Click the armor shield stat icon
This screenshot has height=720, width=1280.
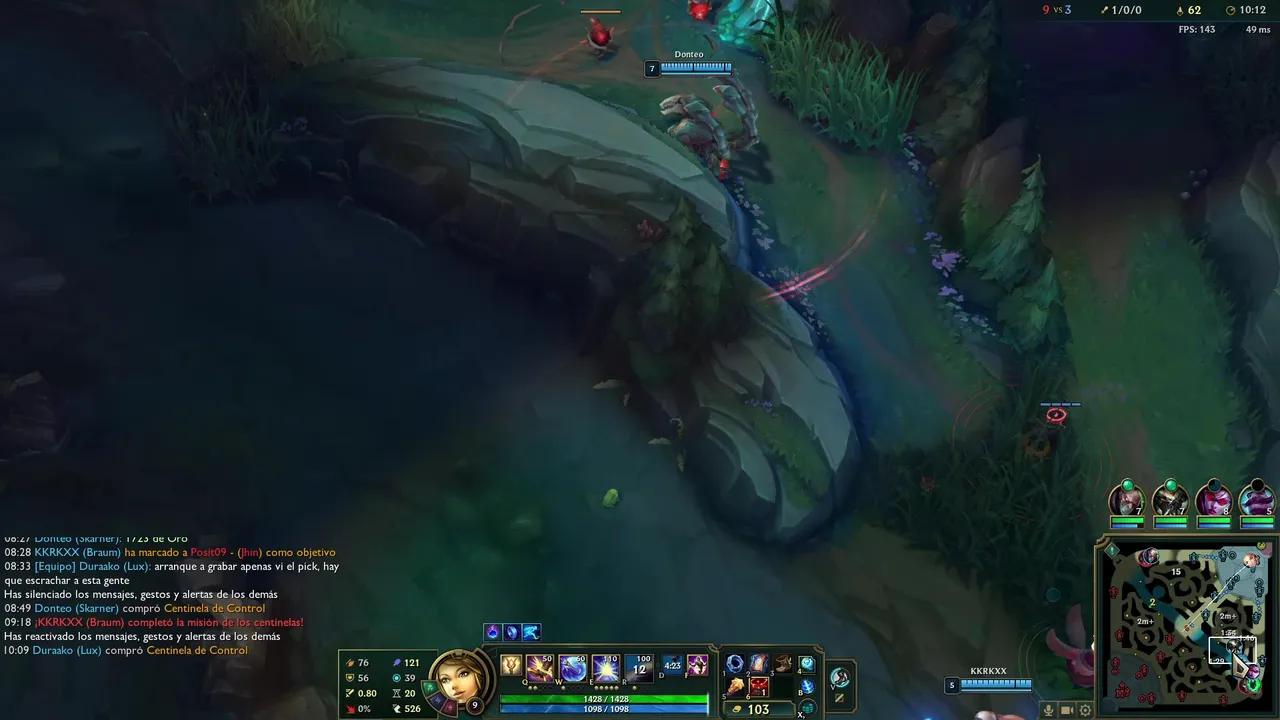(x=350, y=677)
